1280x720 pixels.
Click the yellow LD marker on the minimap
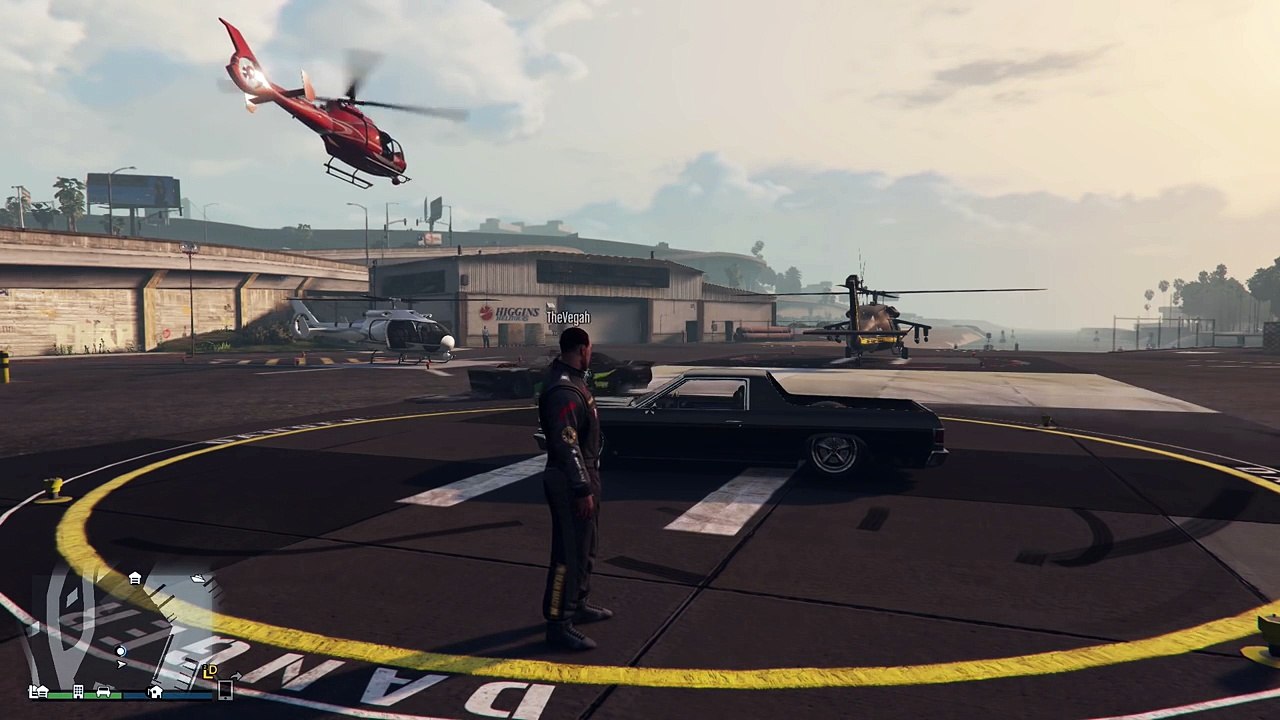tap(210, 671)
